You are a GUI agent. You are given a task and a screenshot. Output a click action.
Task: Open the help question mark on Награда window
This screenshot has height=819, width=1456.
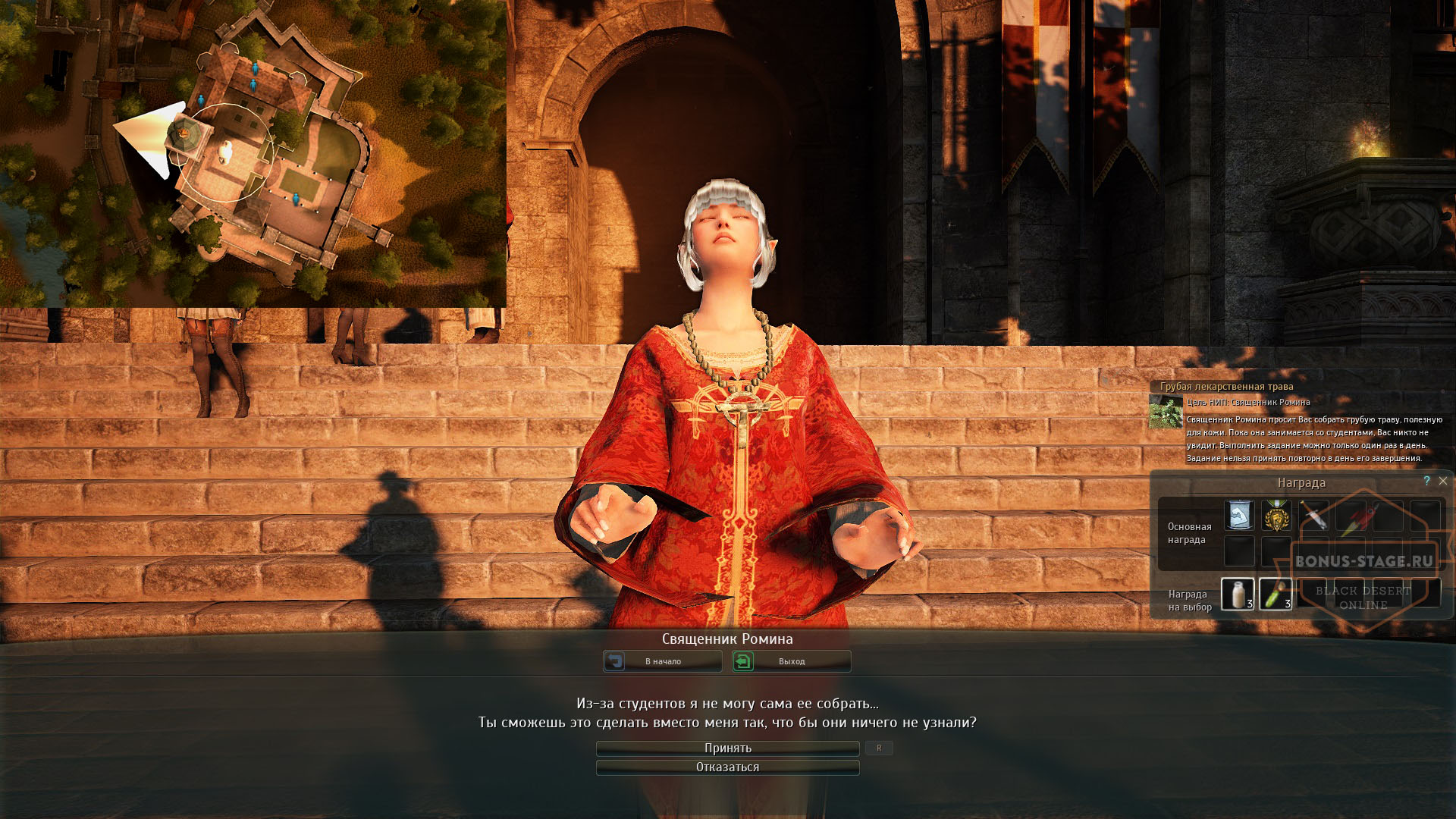pos(1426,481)
